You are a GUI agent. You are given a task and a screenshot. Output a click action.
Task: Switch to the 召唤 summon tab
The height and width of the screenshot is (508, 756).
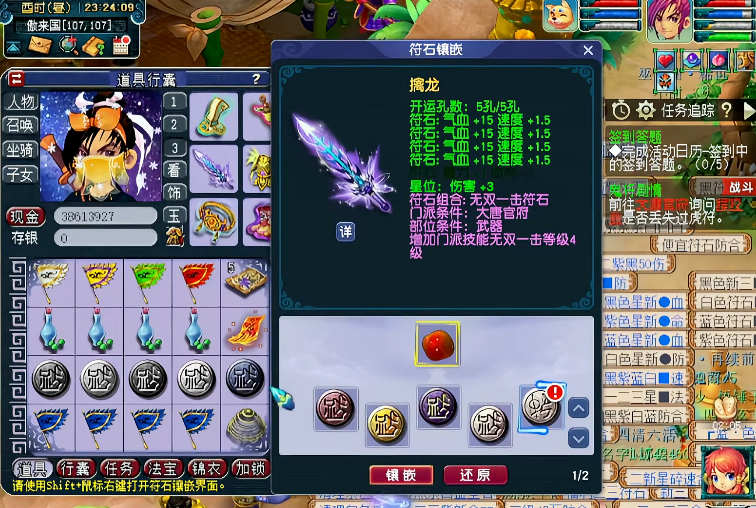click(21, 126)
